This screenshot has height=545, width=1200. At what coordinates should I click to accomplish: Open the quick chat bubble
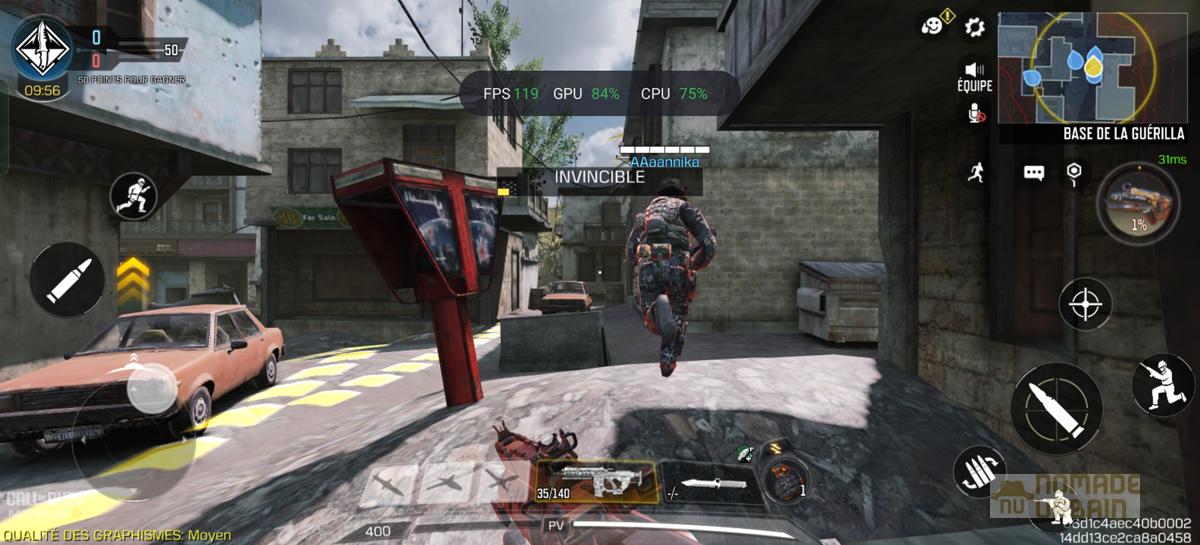(1033, 173)
